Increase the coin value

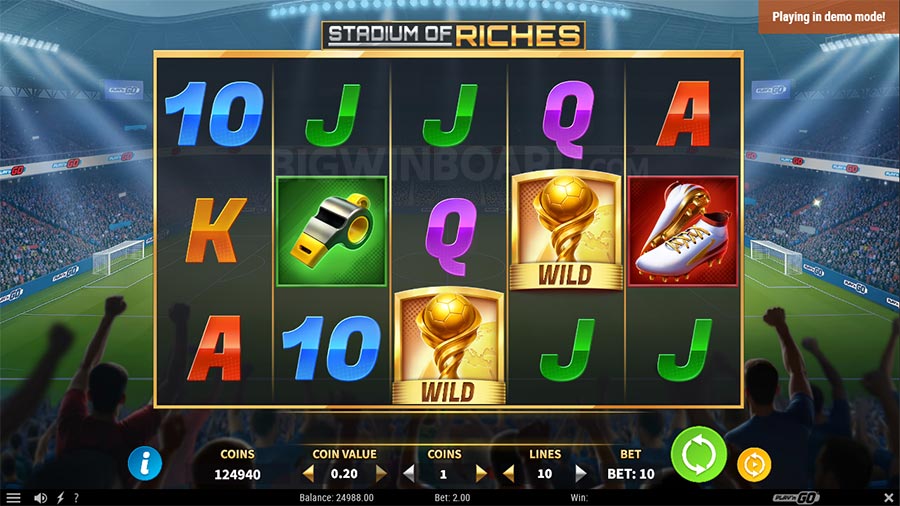(x=381, y=473)
